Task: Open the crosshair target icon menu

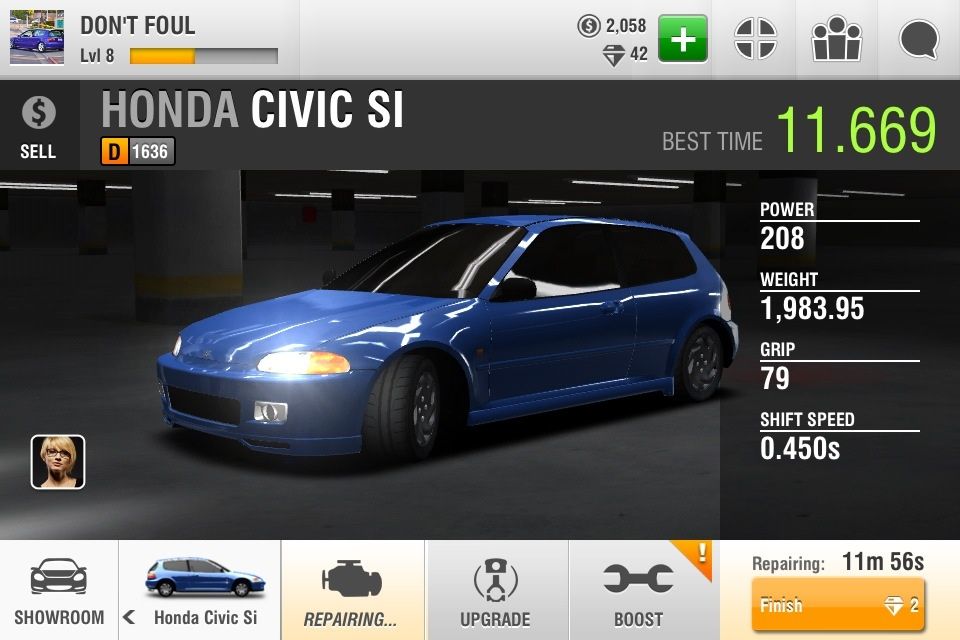Action: pos(755,40)
